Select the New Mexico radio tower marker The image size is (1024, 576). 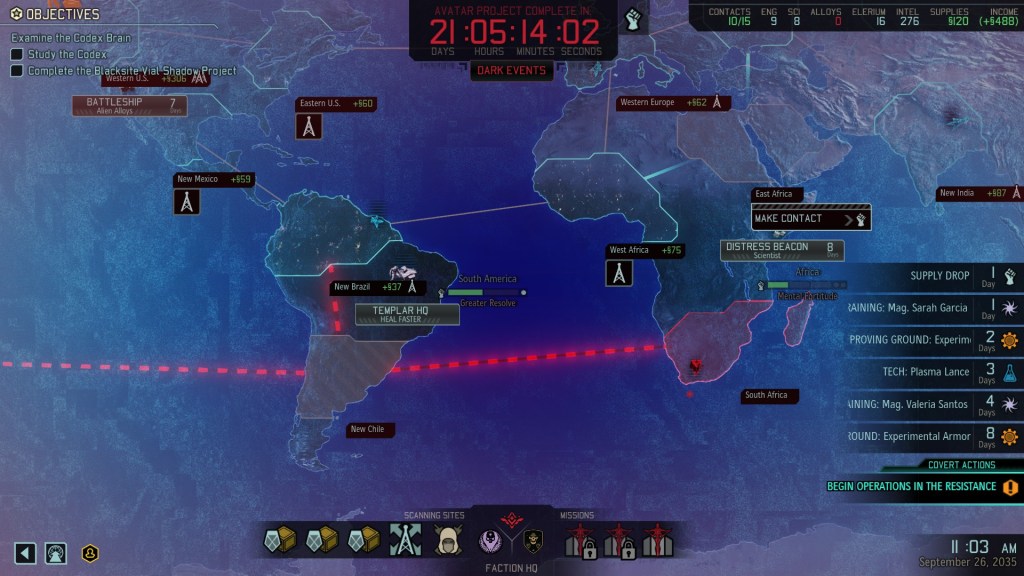pyautogui.click(x=186, y=201)
